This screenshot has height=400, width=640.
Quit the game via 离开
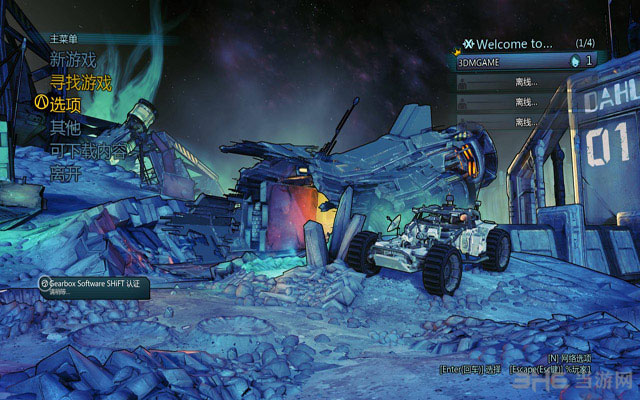(65, 172)
